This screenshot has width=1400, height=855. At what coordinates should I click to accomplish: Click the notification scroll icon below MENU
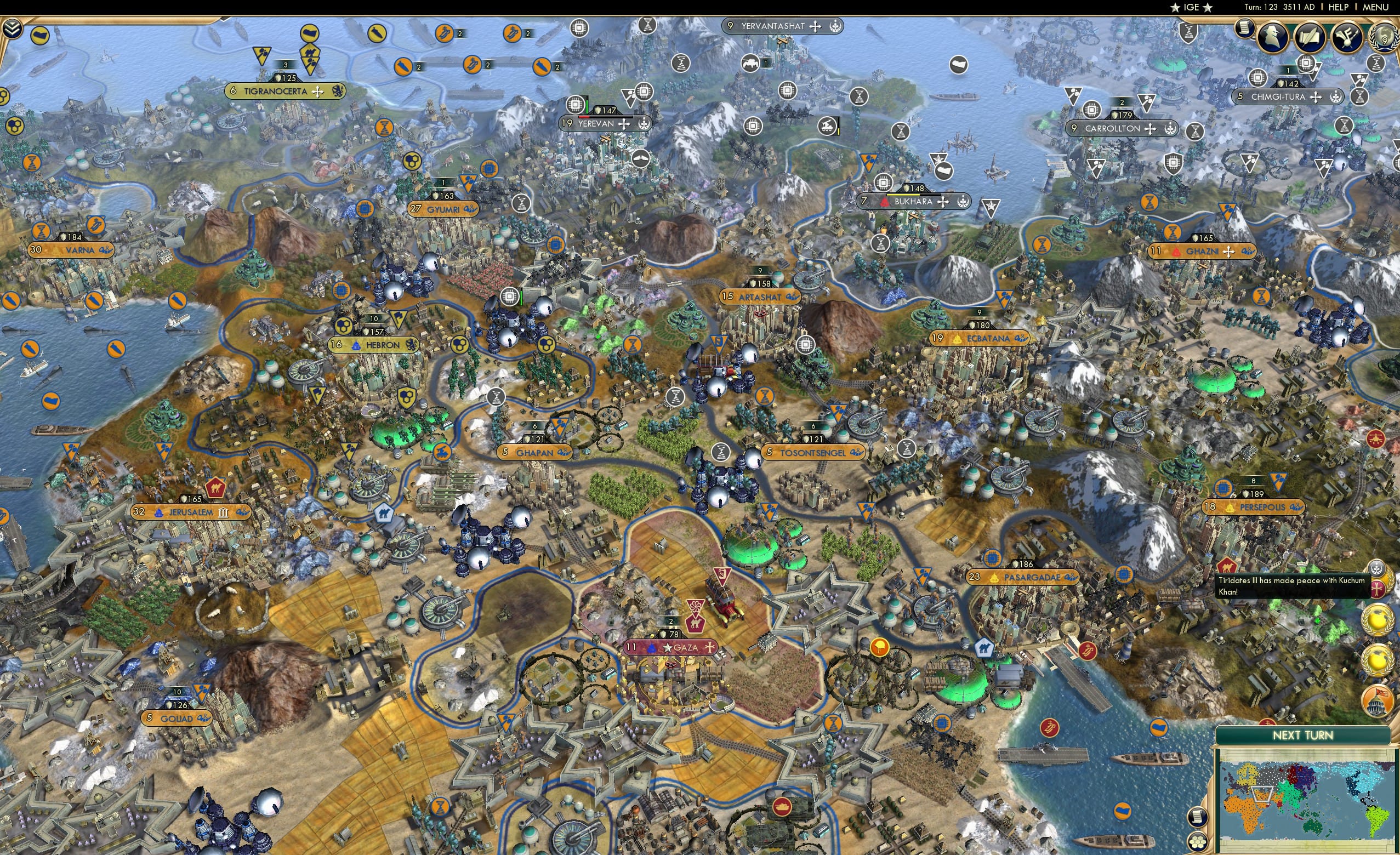1244,29
